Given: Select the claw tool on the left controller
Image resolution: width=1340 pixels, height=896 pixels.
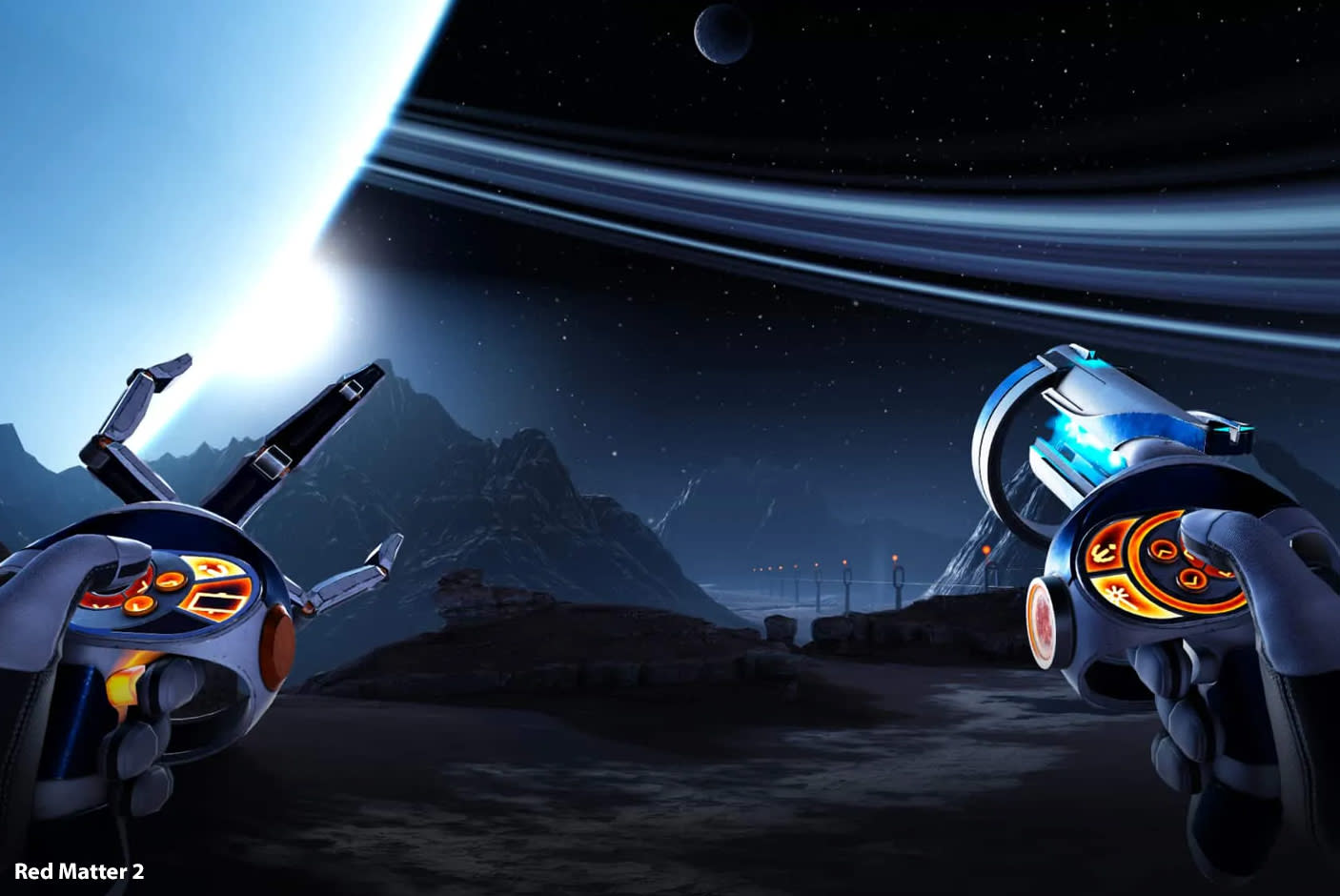Looking at the screenshot, I should pos(213,570).
